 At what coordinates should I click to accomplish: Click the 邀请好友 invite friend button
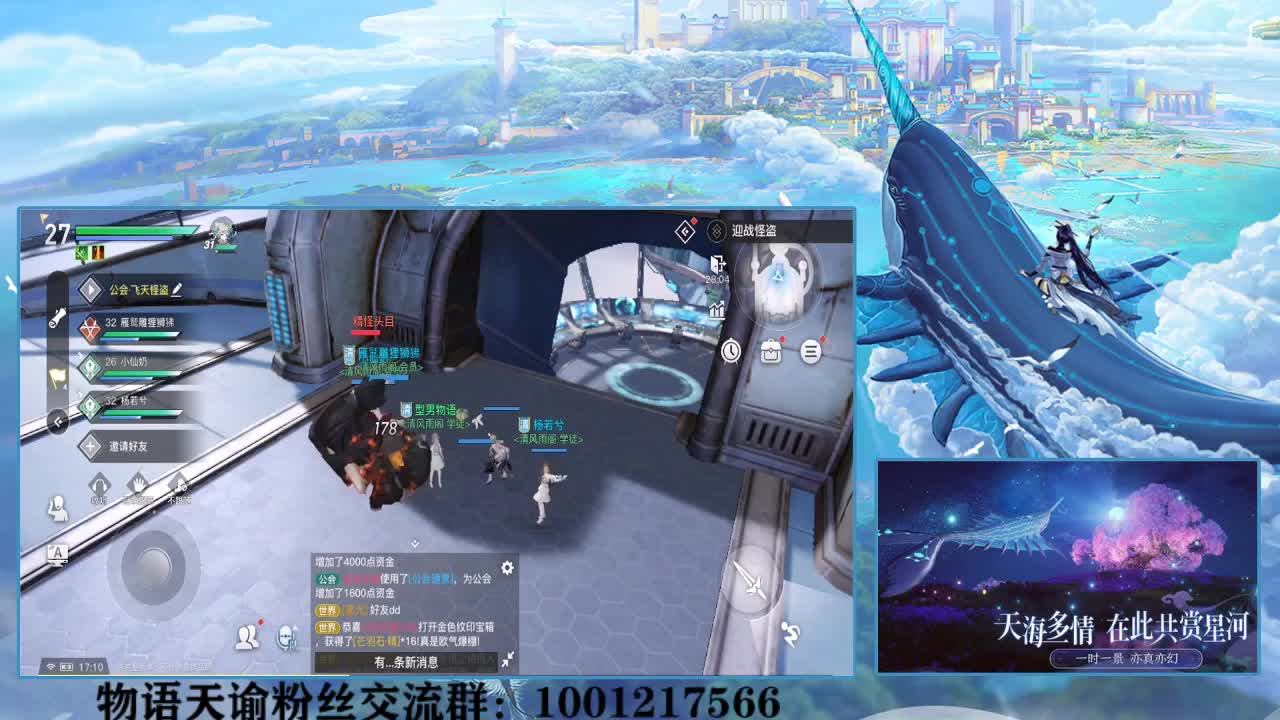pyautogui.click(x=126, y=445)
